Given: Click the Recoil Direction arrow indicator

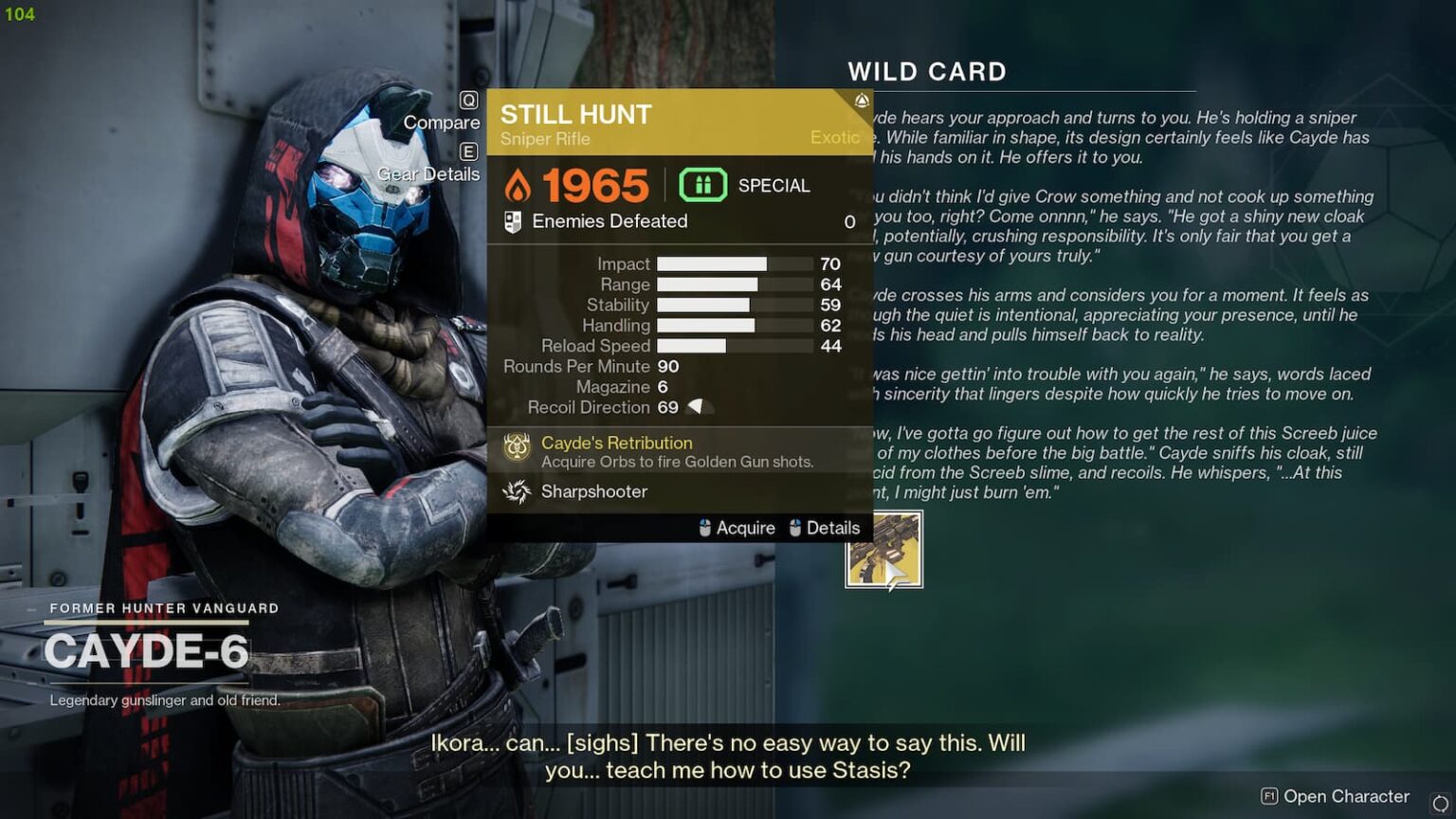Looking at the screenshot, I should [697, 407].
